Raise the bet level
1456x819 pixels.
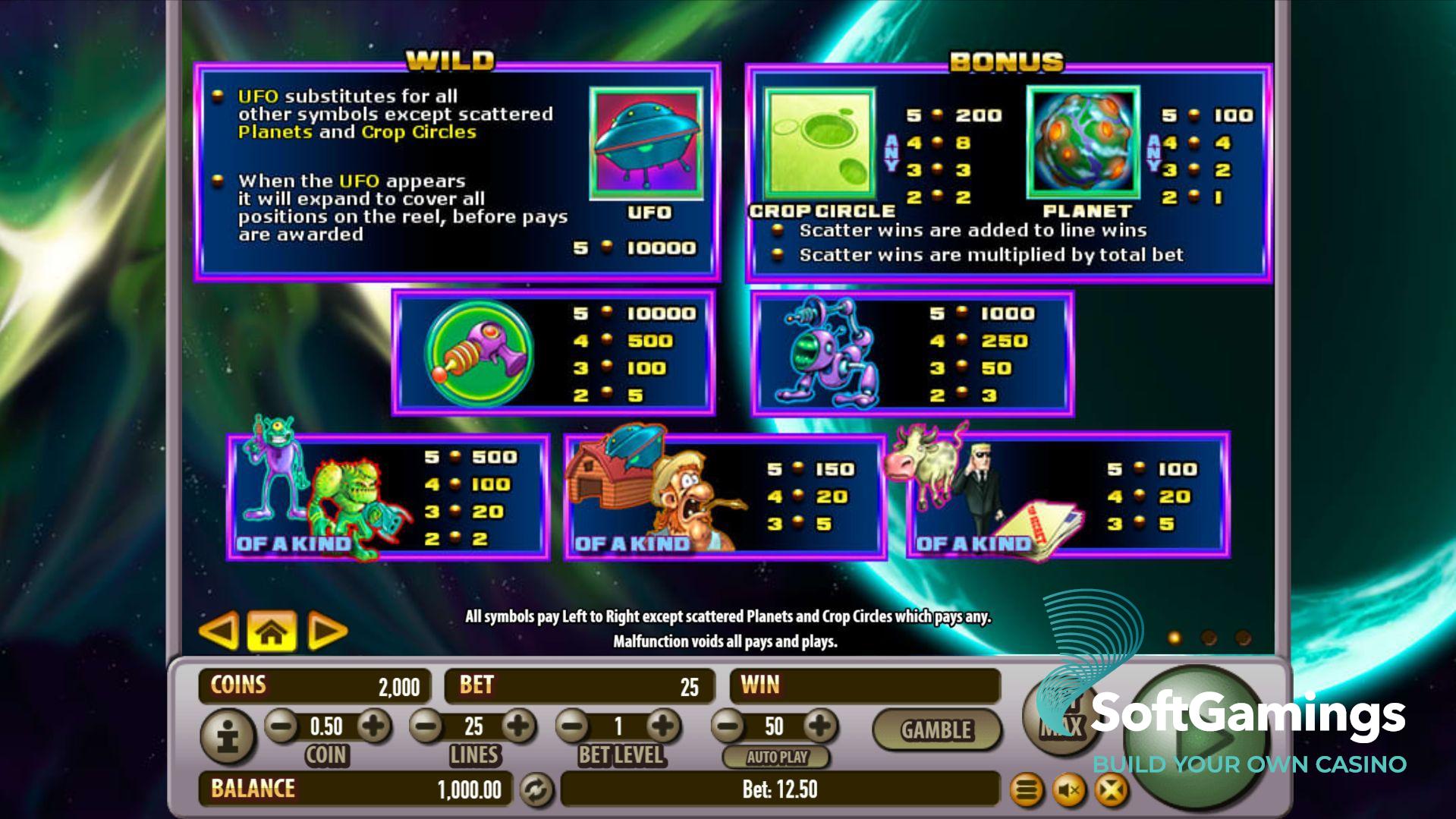[x=663, y=726]
